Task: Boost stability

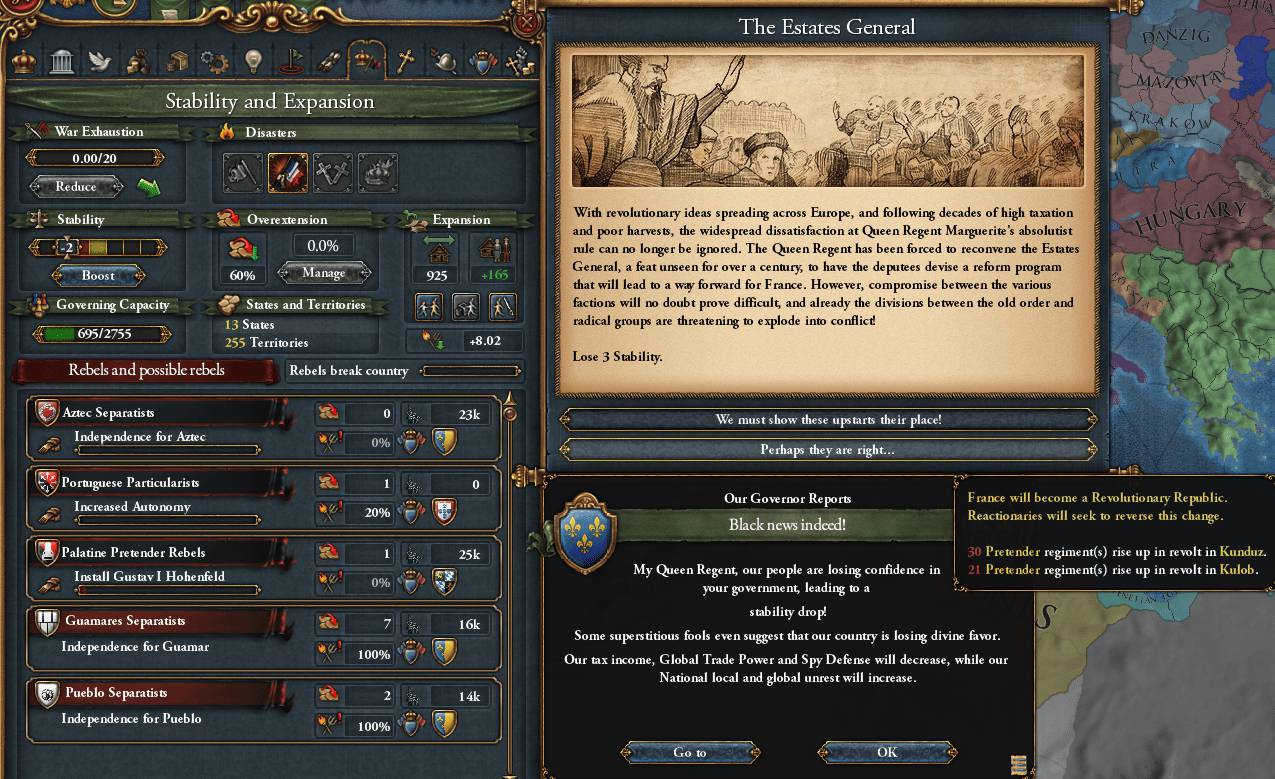Action: (x=98, y=275)
